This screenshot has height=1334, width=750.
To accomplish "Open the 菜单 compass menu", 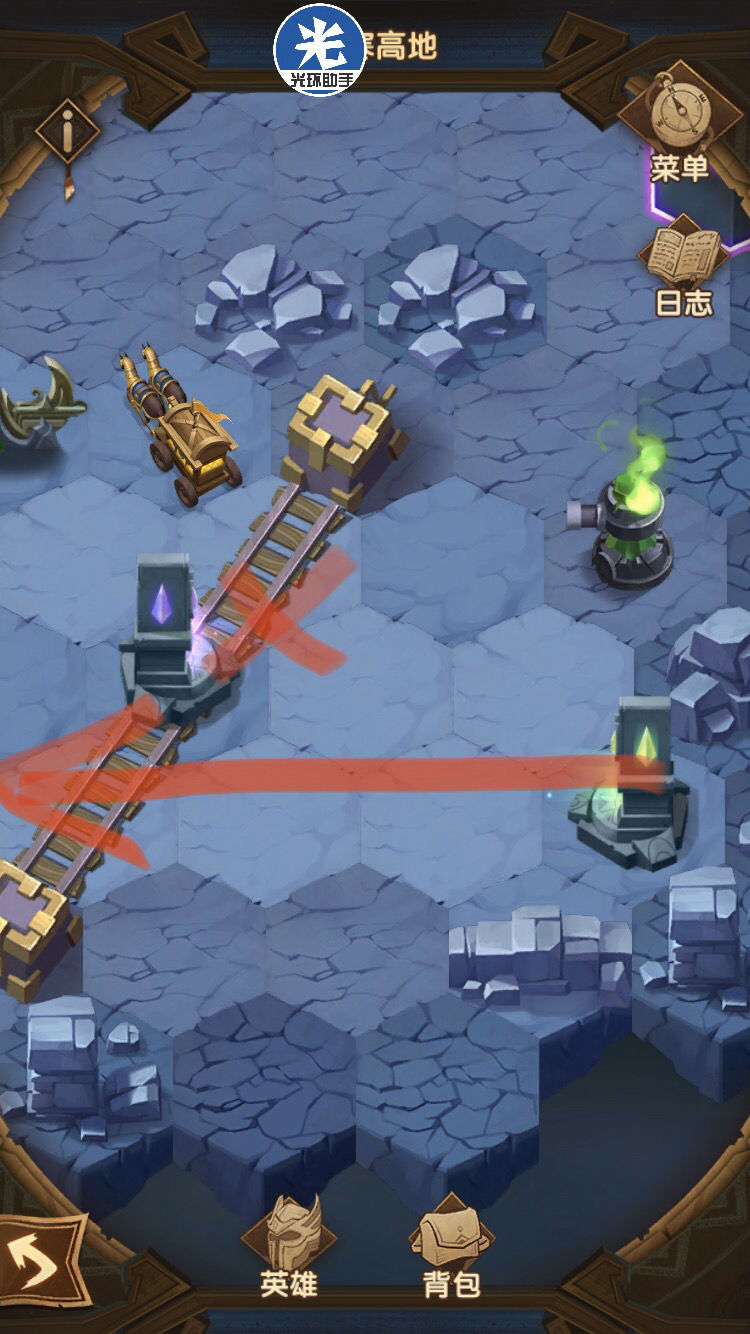I will (x=680, y=123).
